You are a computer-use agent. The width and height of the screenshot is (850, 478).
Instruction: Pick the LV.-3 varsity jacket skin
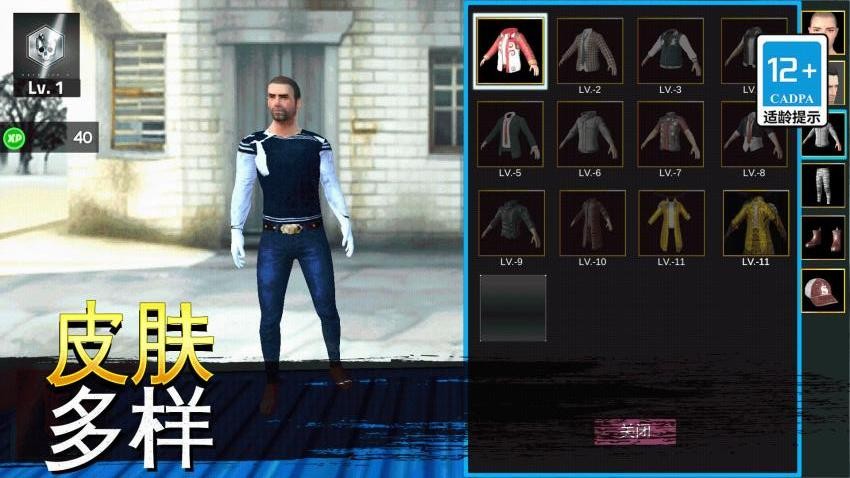click(x=670, y=50)
